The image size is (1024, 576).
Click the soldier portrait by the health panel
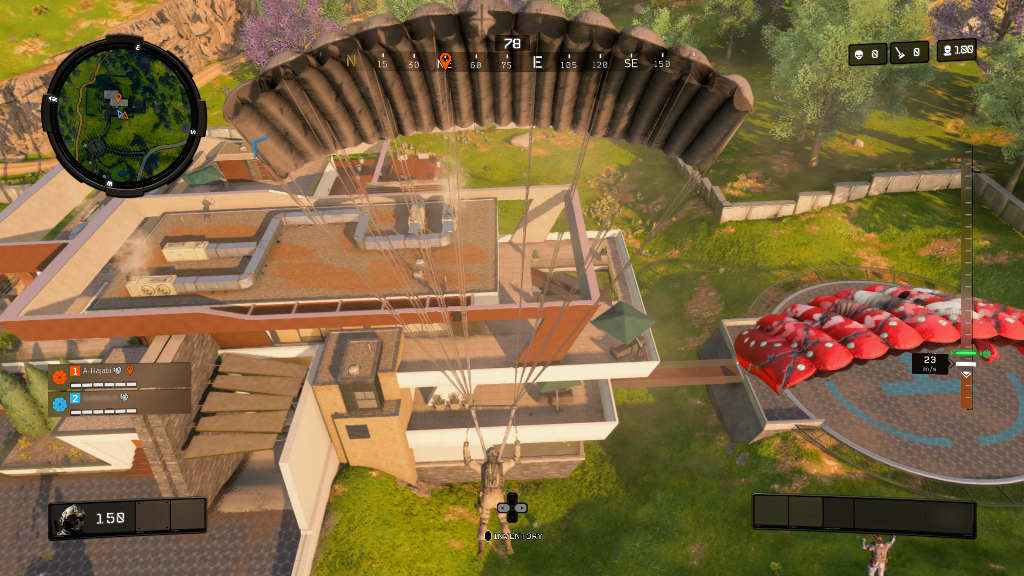click(x=72, y=518)
